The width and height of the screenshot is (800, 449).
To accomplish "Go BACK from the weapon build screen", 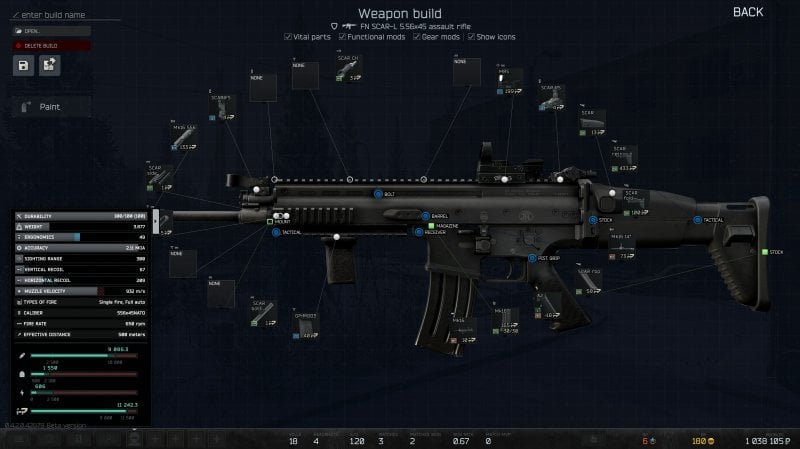I will tap(747, 12).
